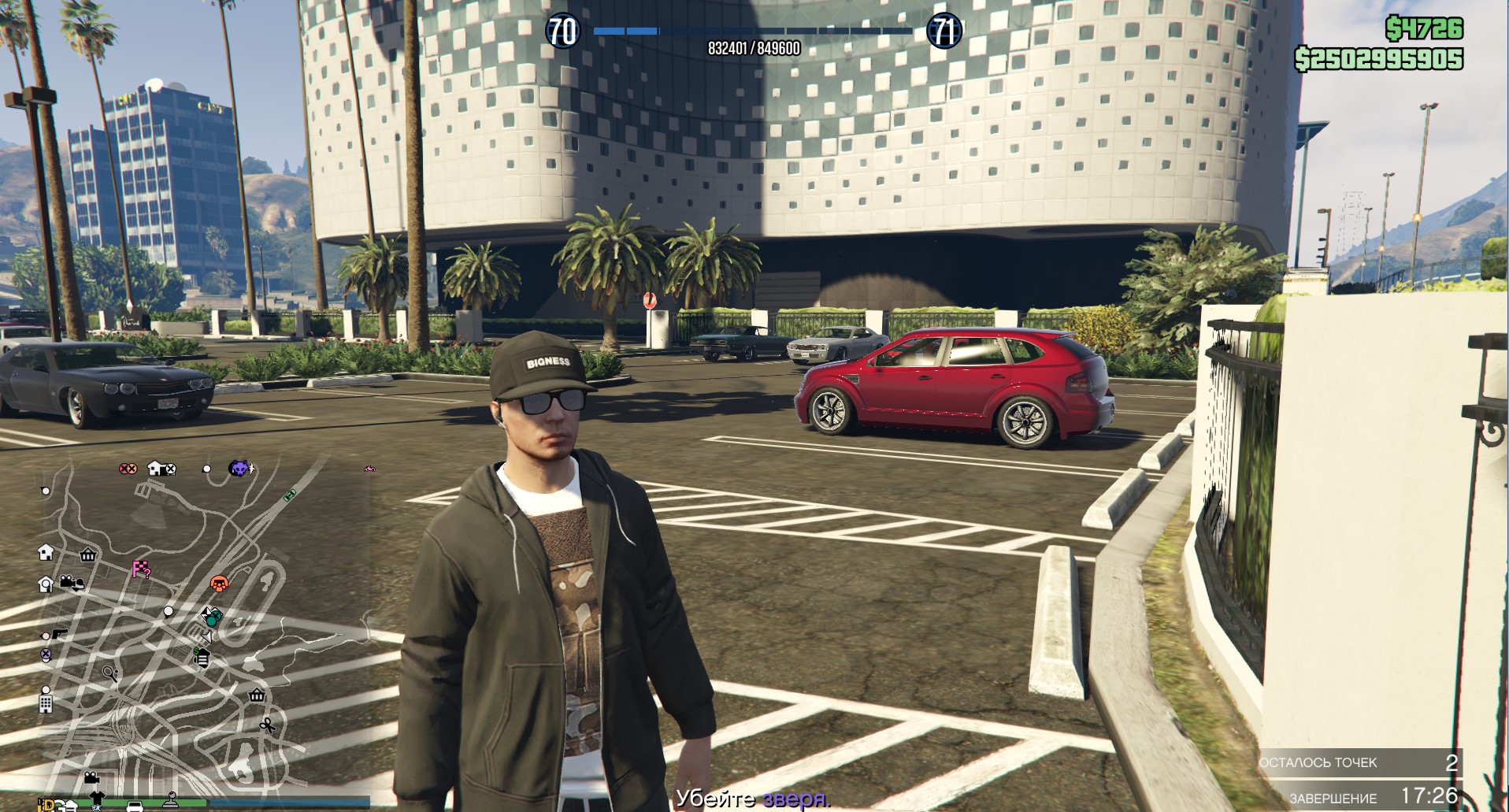Click the dollar-sign stacked crates marker
This screenshot has width=1509, height=812.
[x=202, y=658]
